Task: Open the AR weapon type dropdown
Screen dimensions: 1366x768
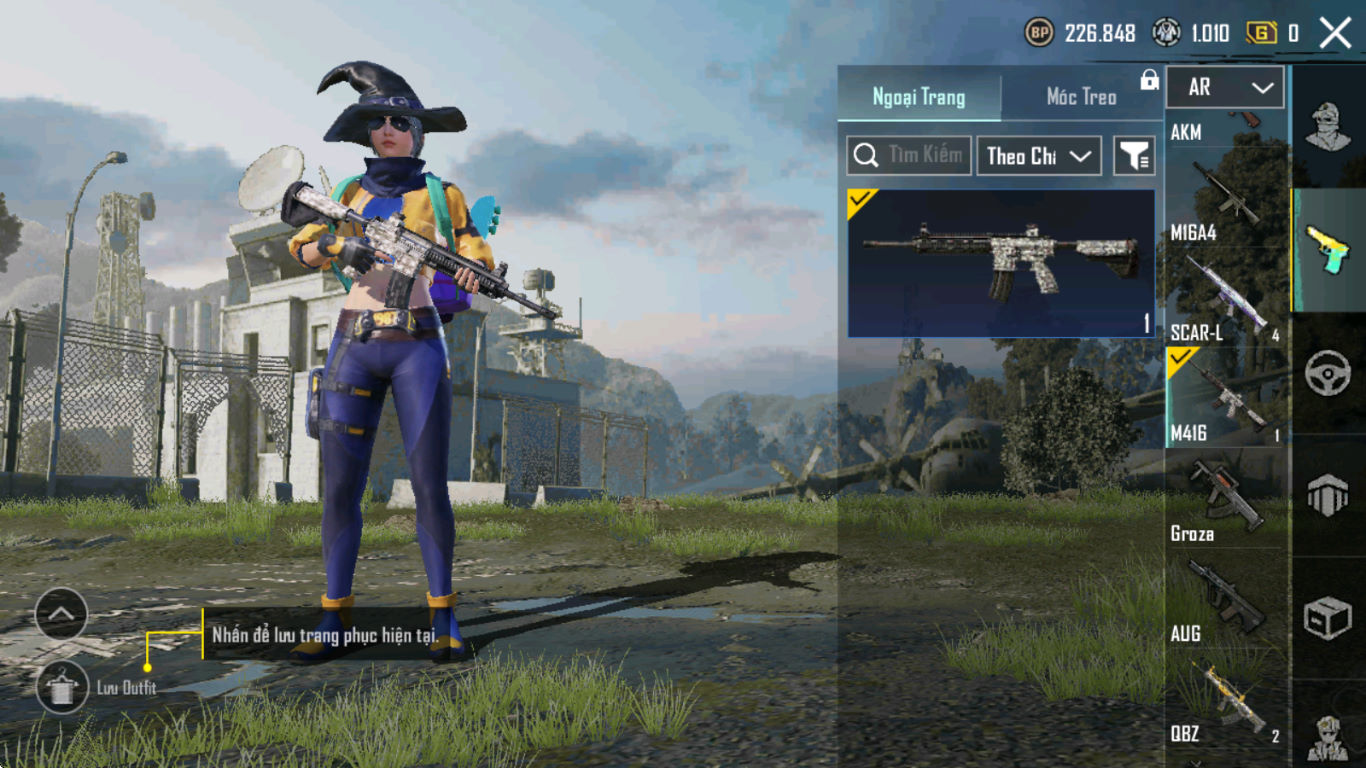Action: [1225, 88]
